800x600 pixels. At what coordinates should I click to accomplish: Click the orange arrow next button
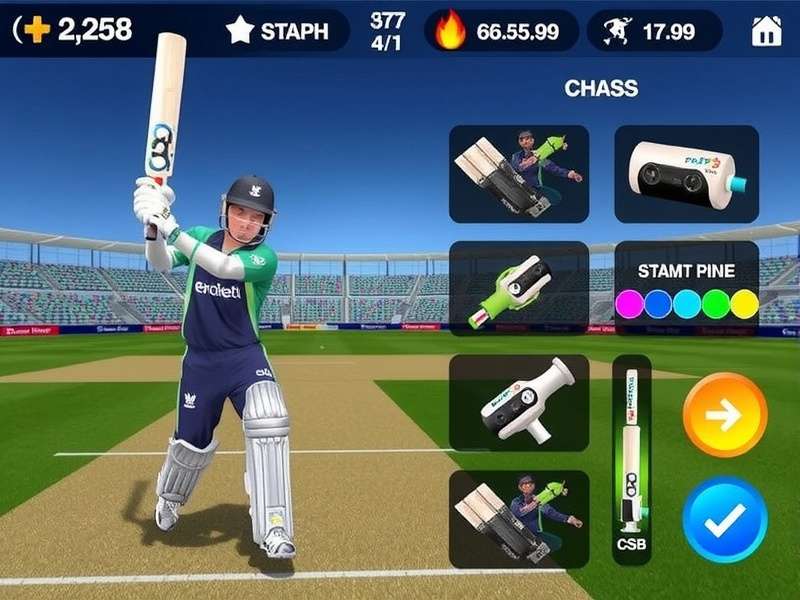coord(725,415)
